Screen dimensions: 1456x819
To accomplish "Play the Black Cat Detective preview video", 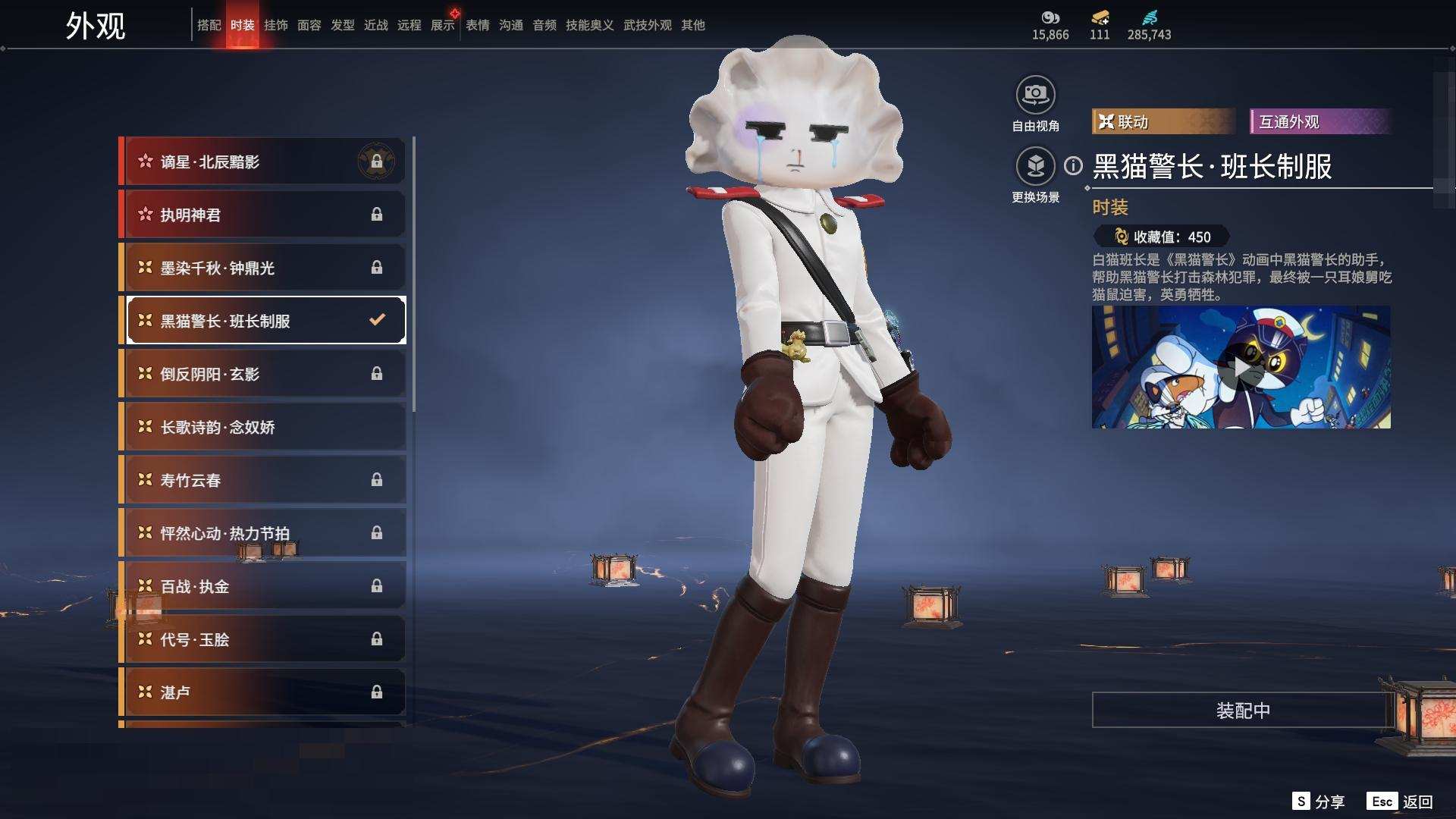I will pyautogui.click(x=1241, y=368).
